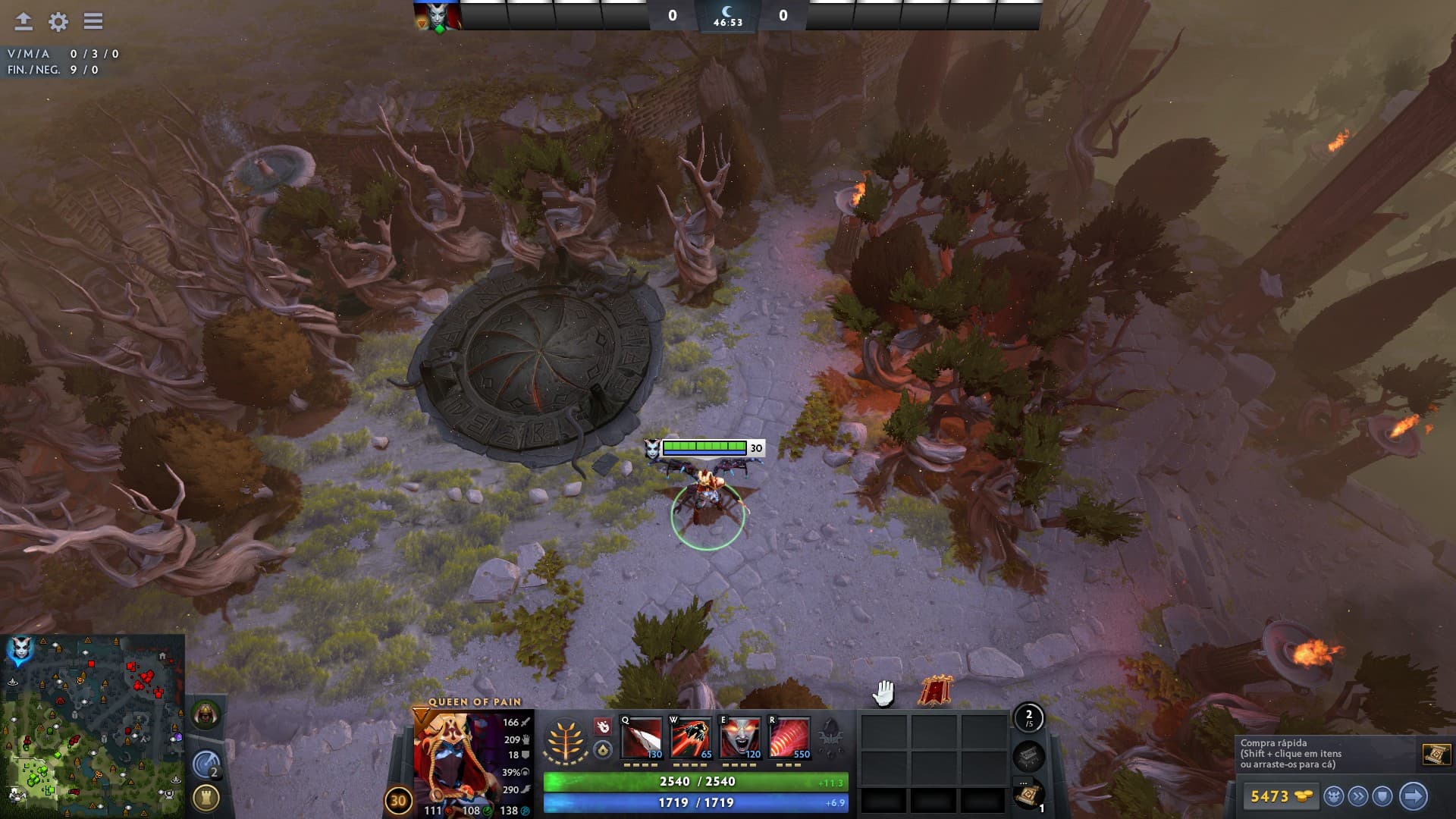This screenshot has height=819, width=1456.
Task: Activate the courier shield button
Action: tap(1382, 796)
